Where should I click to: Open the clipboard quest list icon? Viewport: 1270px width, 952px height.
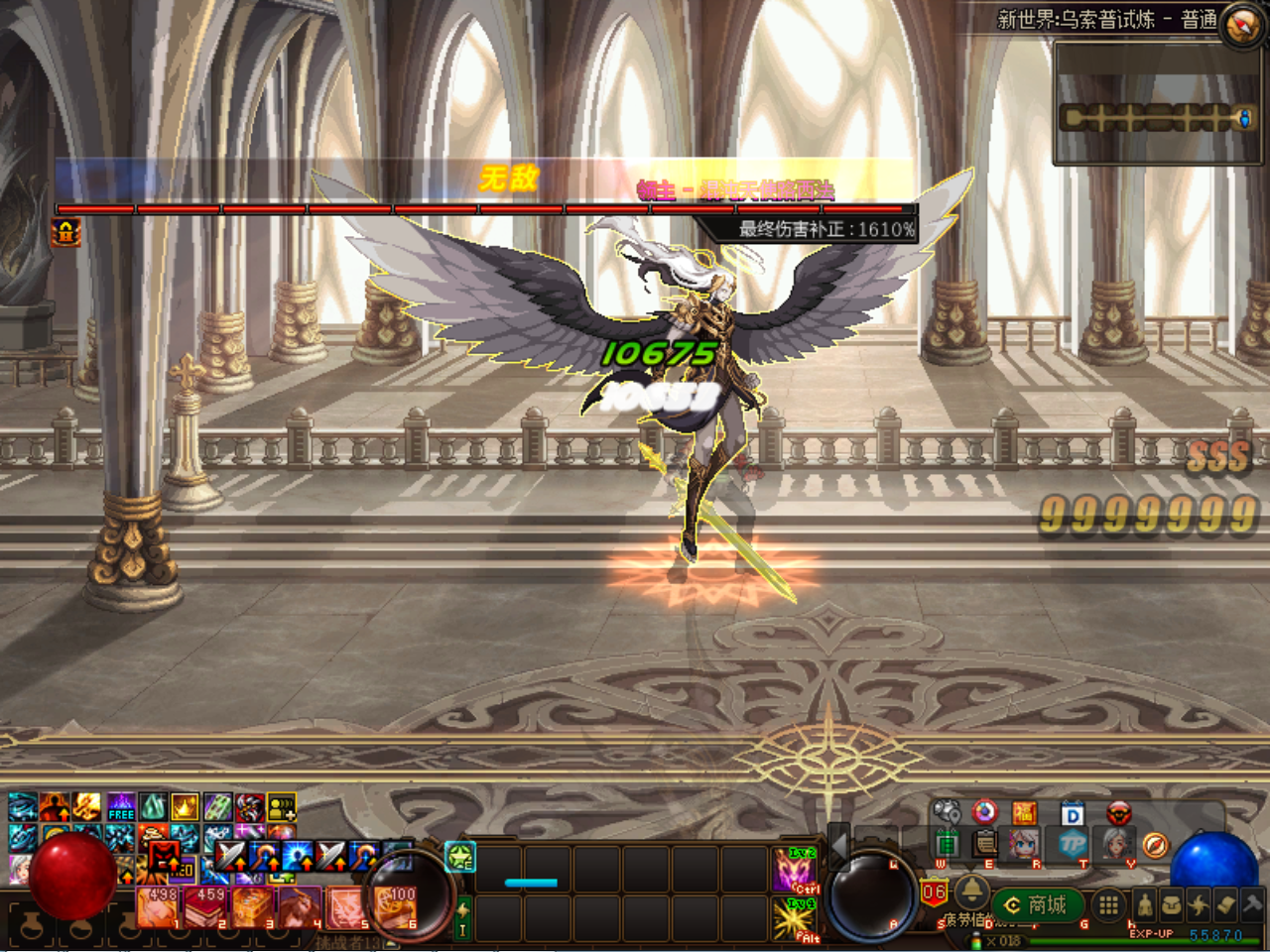pos(983,843)
